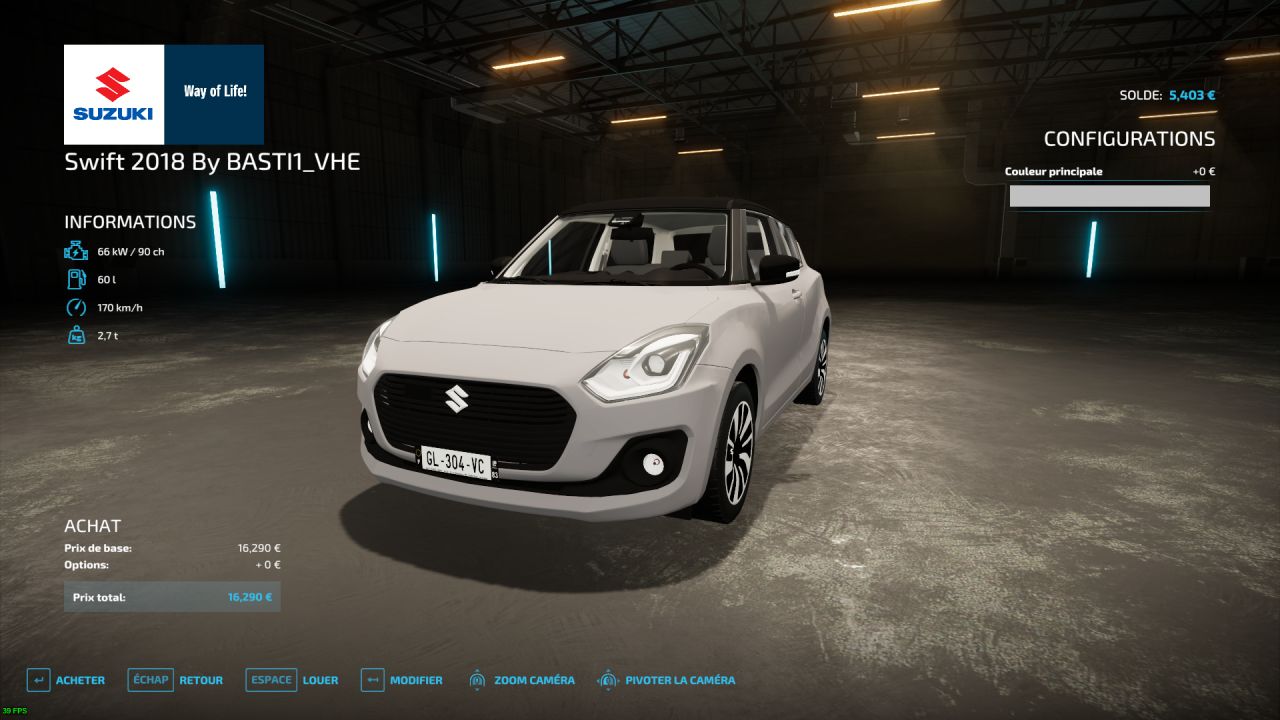The image size is (1280, 720).
Task: Click the engine power icon showing 66 kW
Action: click(x=76, y=251)
